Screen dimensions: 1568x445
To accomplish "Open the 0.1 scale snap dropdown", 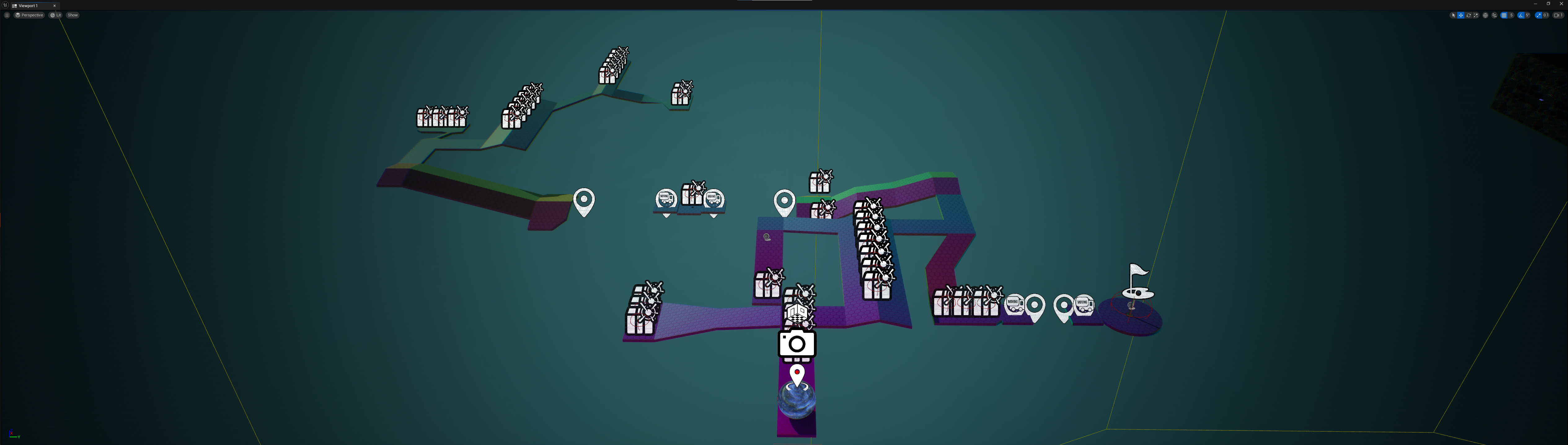I will 1545,16.
